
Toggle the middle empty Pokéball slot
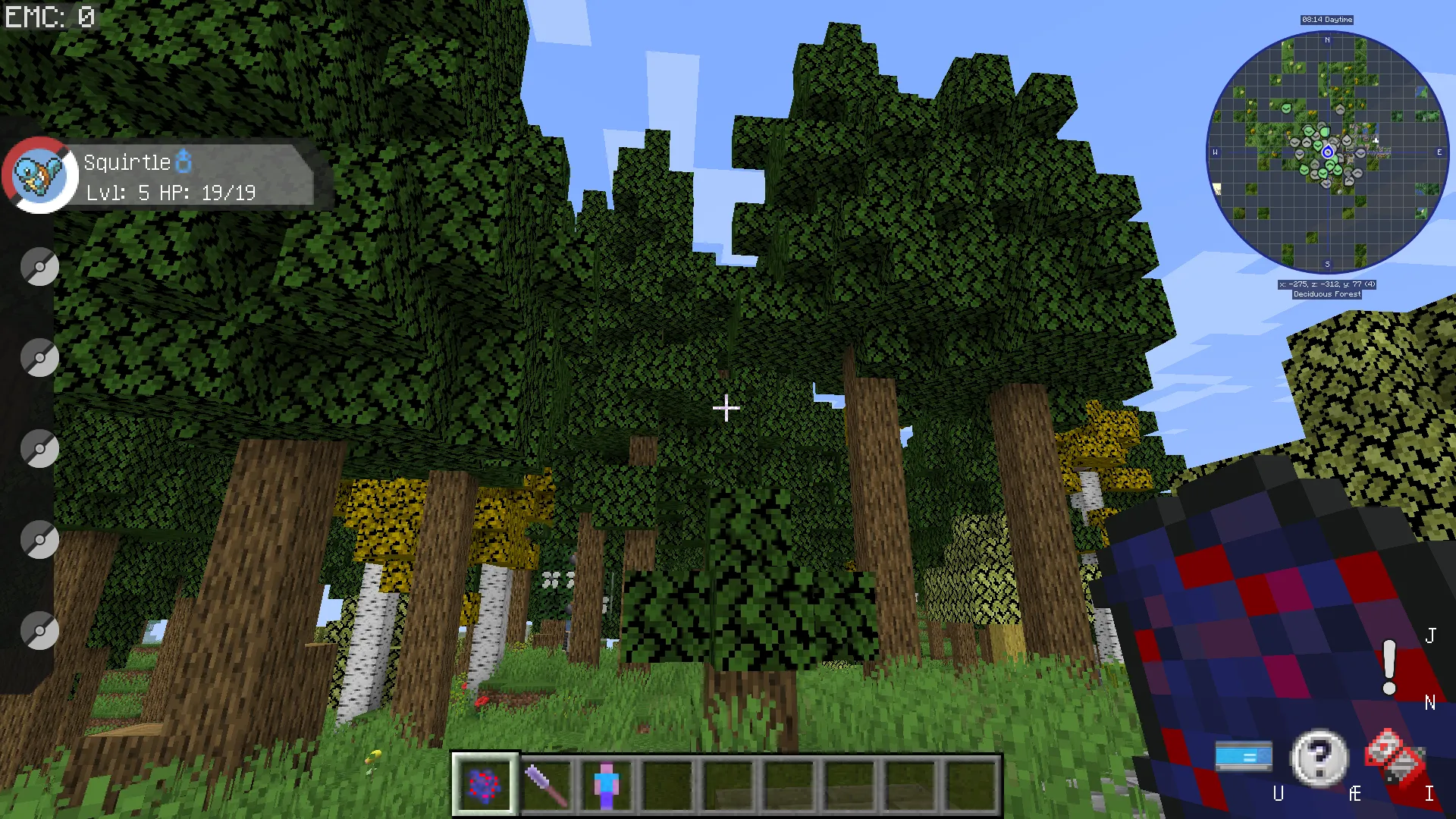[x=39, y=449]
